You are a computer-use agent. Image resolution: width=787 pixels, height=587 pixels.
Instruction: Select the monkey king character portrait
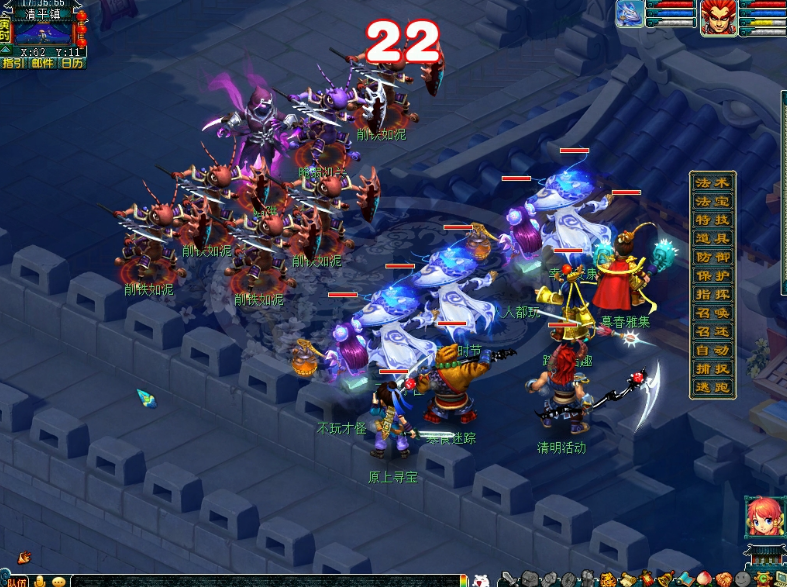(718, 17)
